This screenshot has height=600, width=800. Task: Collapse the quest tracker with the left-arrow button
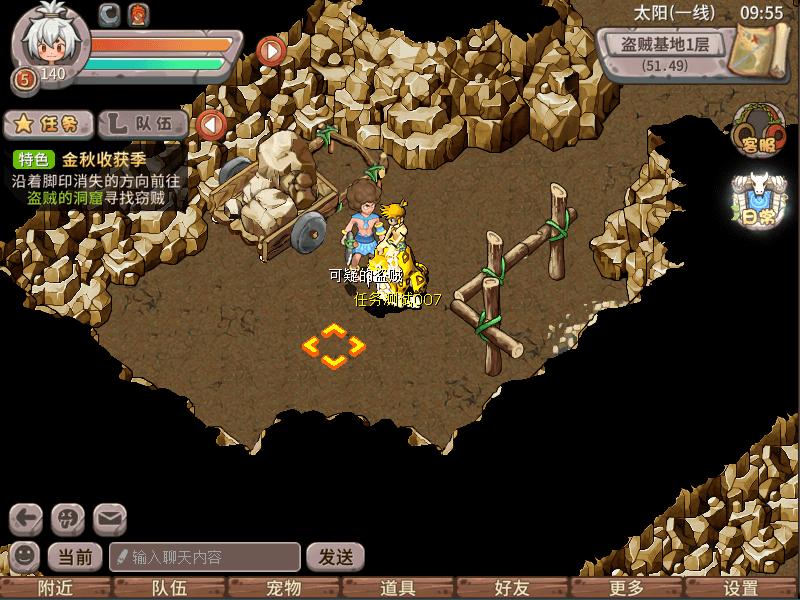[210, 125]
